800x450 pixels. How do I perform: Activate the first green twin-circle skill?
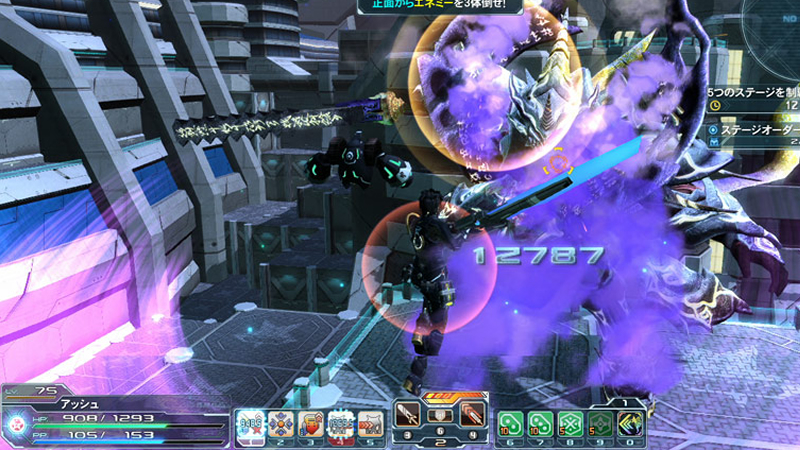pyautogui.click(x=510, y=424)
